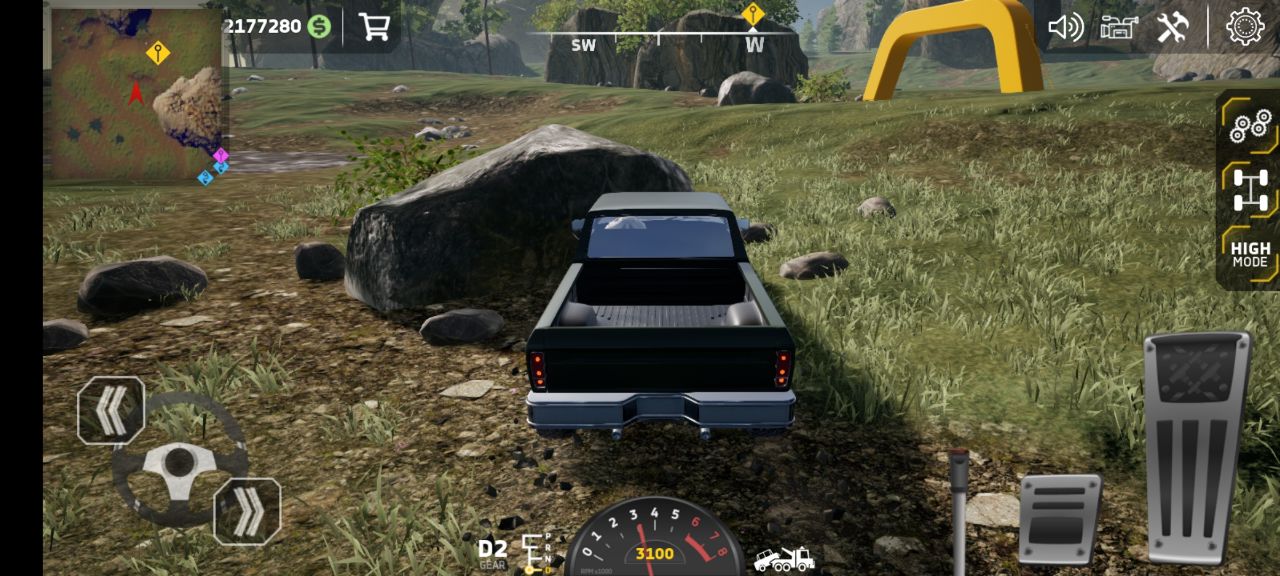1280x576 pixels.
Task: Tap the yellow waypoint marker on compass
Action: (753, 14)
